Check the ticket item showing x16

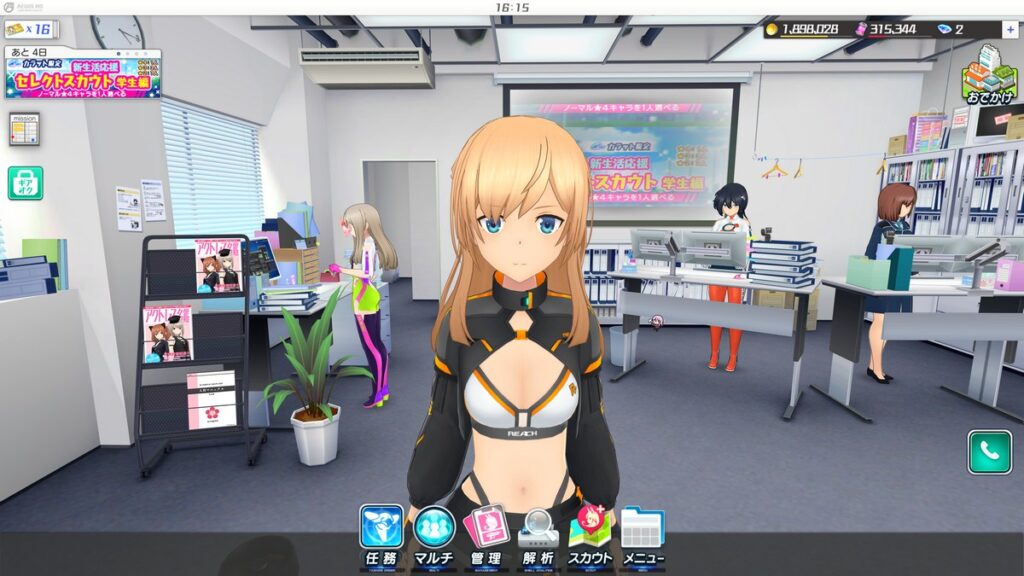tap(30, 30)
